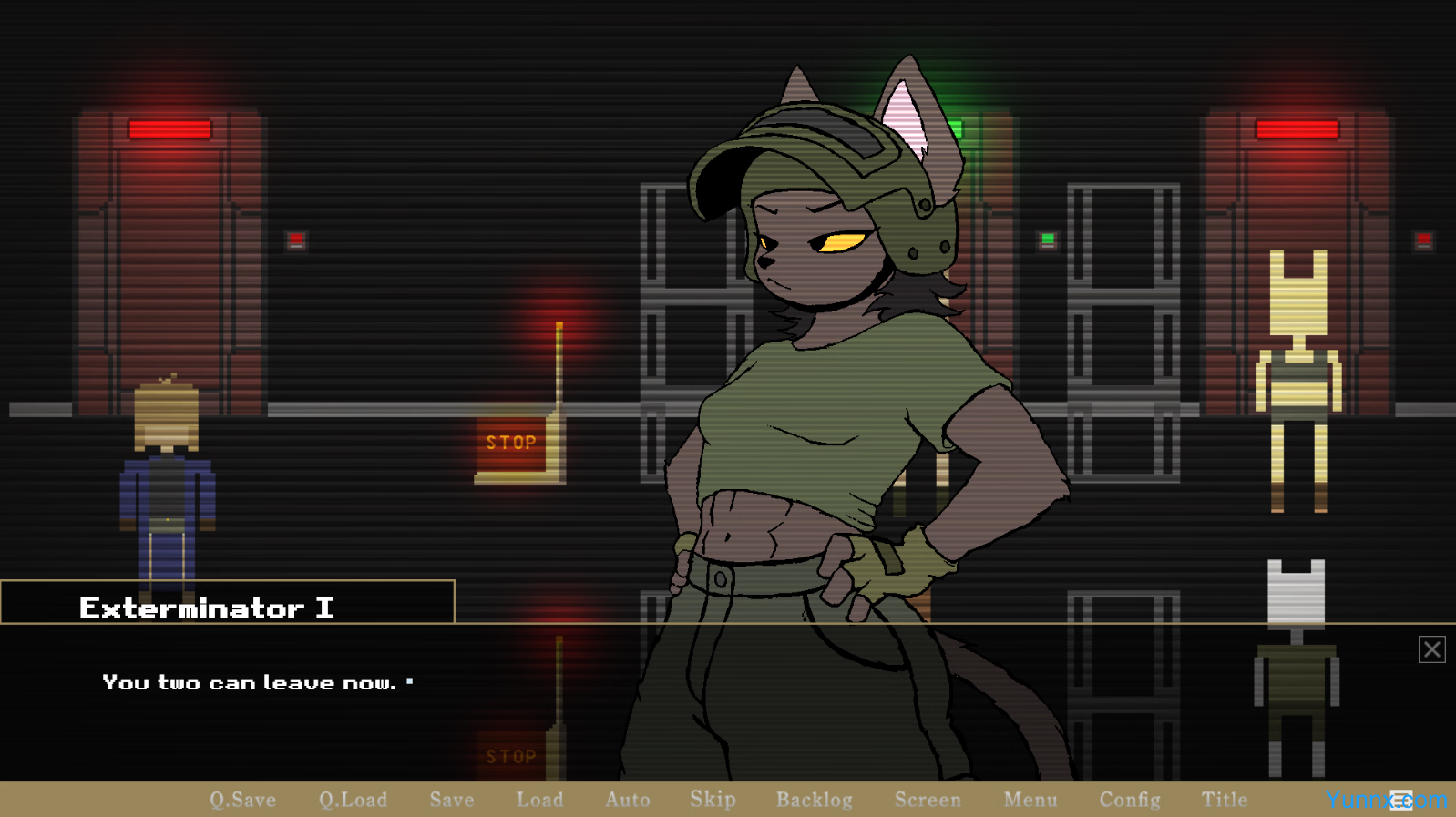Activate Skip mode

pos(713,800)
